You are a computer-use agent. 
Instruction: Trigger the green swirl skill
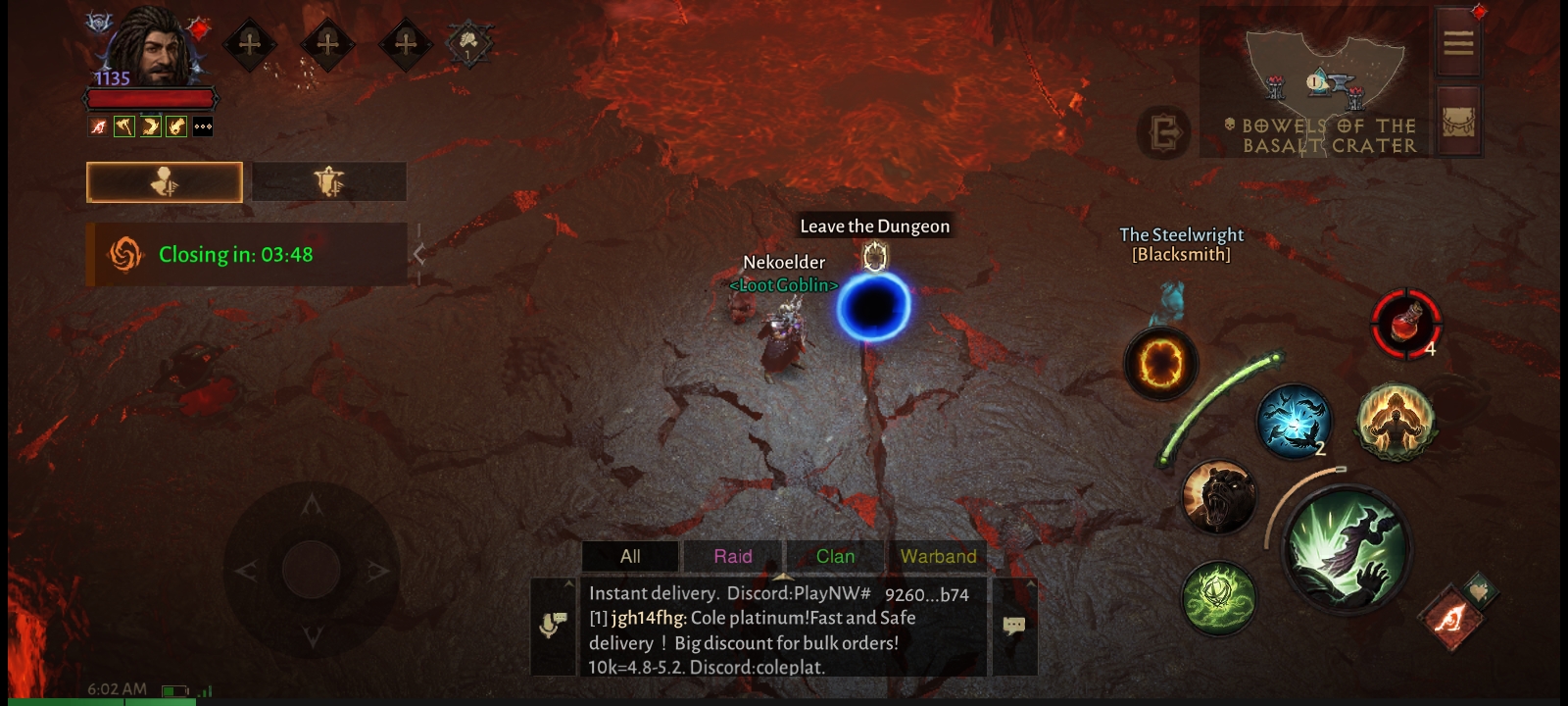pos(1218,597)
